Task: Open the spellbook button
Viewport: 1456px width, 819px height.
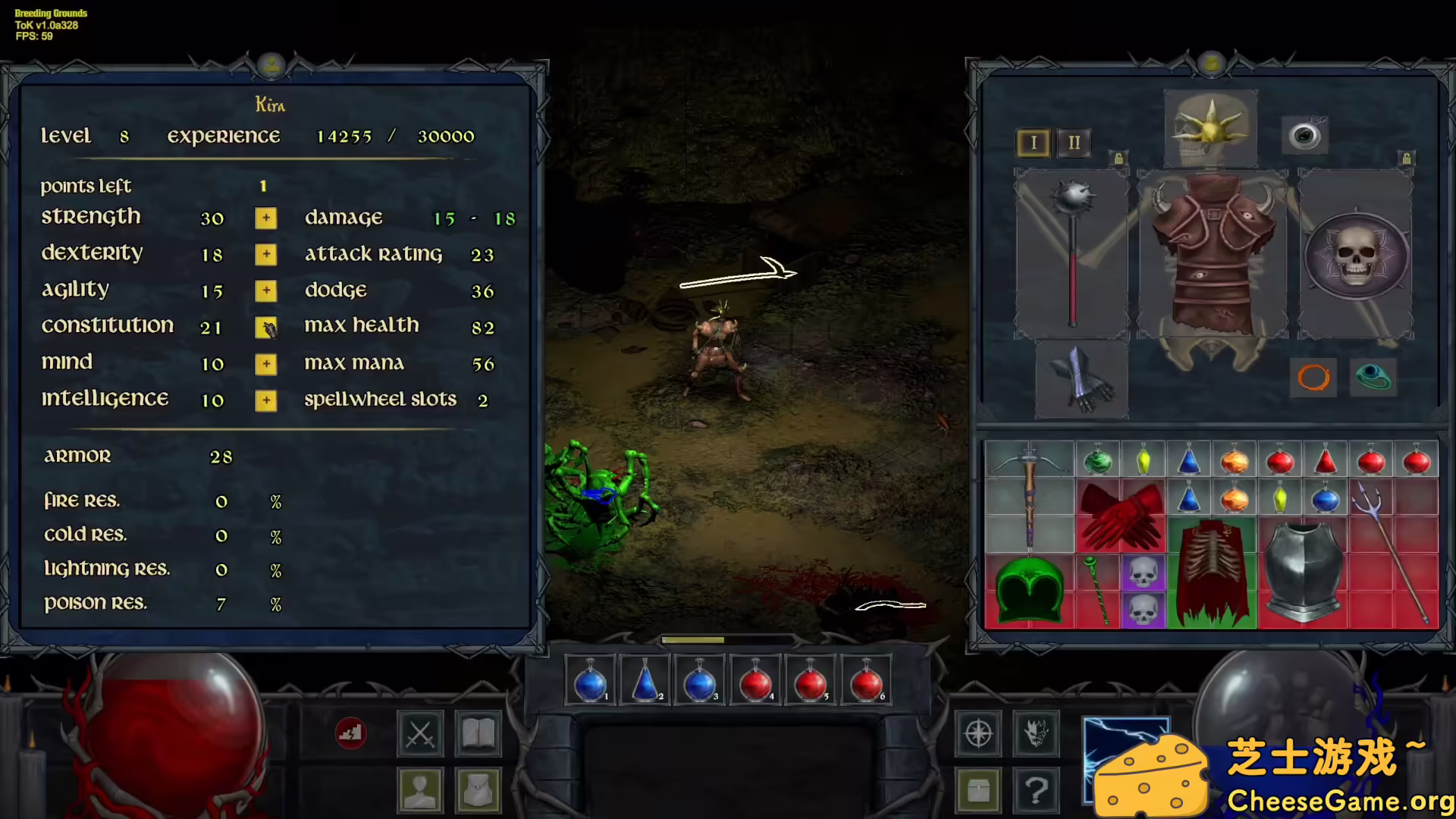Action: coord(478,733)
